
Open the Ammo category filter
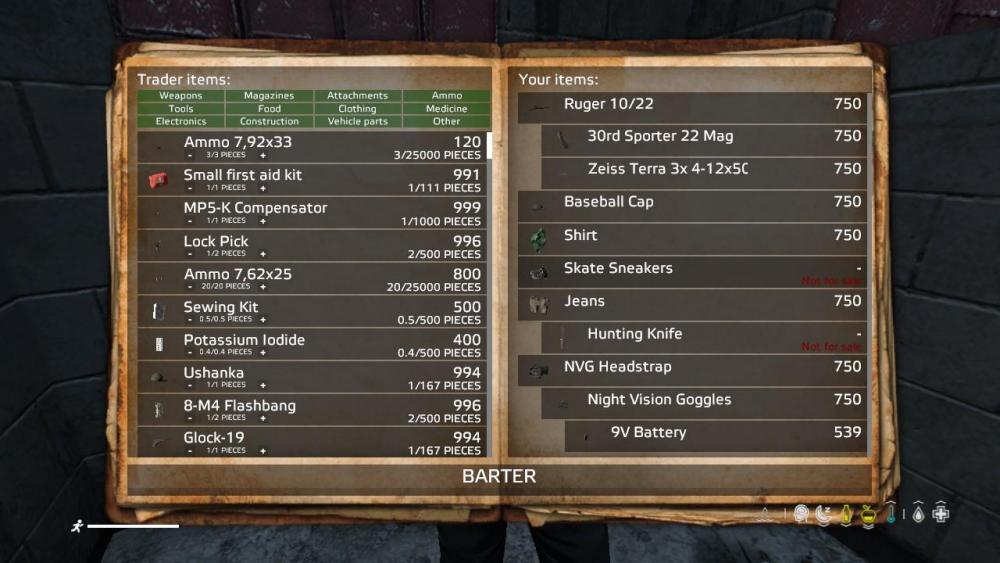tap(447, 96)
